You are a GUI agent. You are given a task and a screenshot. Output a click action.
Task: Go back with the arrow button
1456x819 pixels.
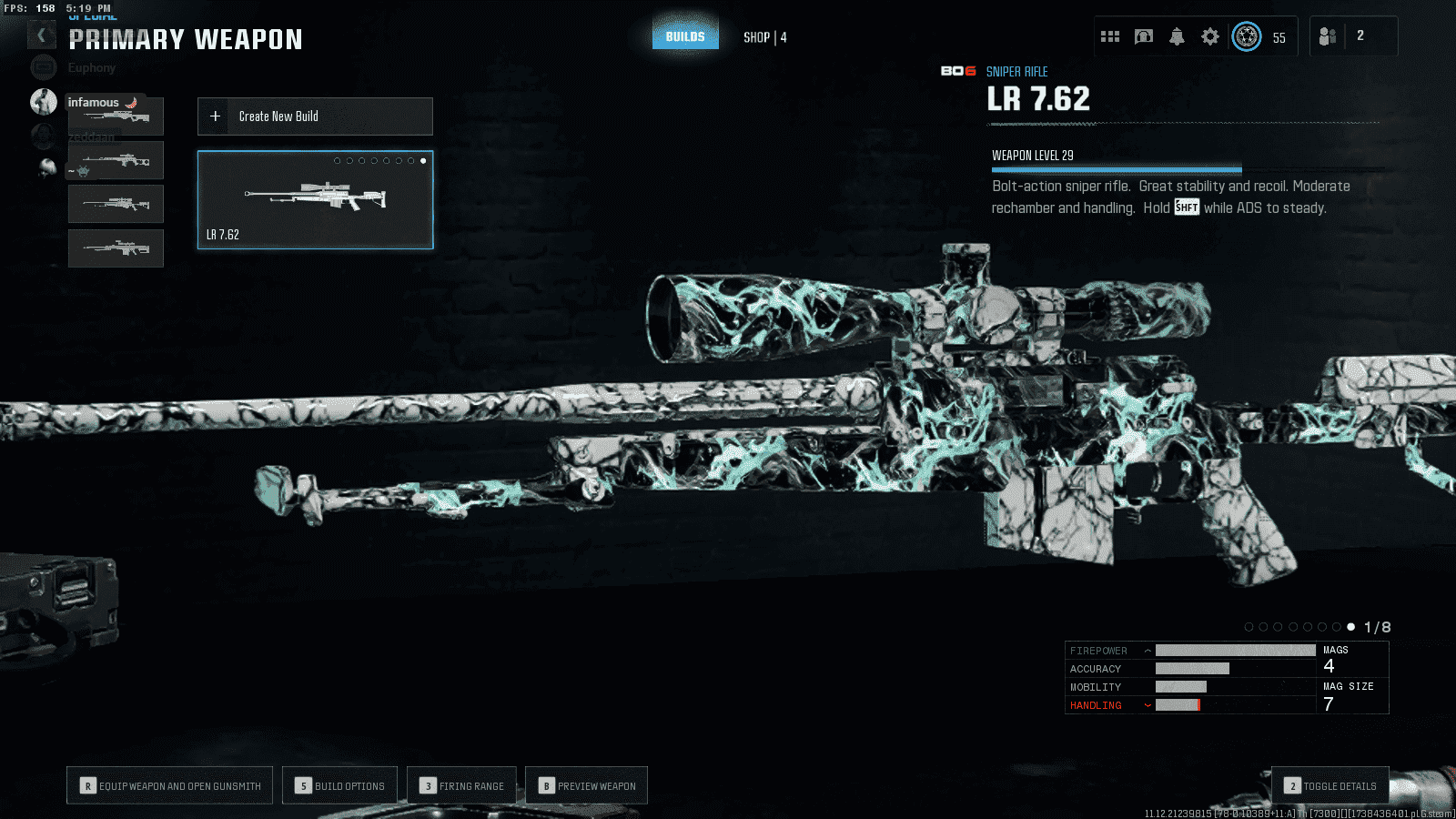click(41, 35)
